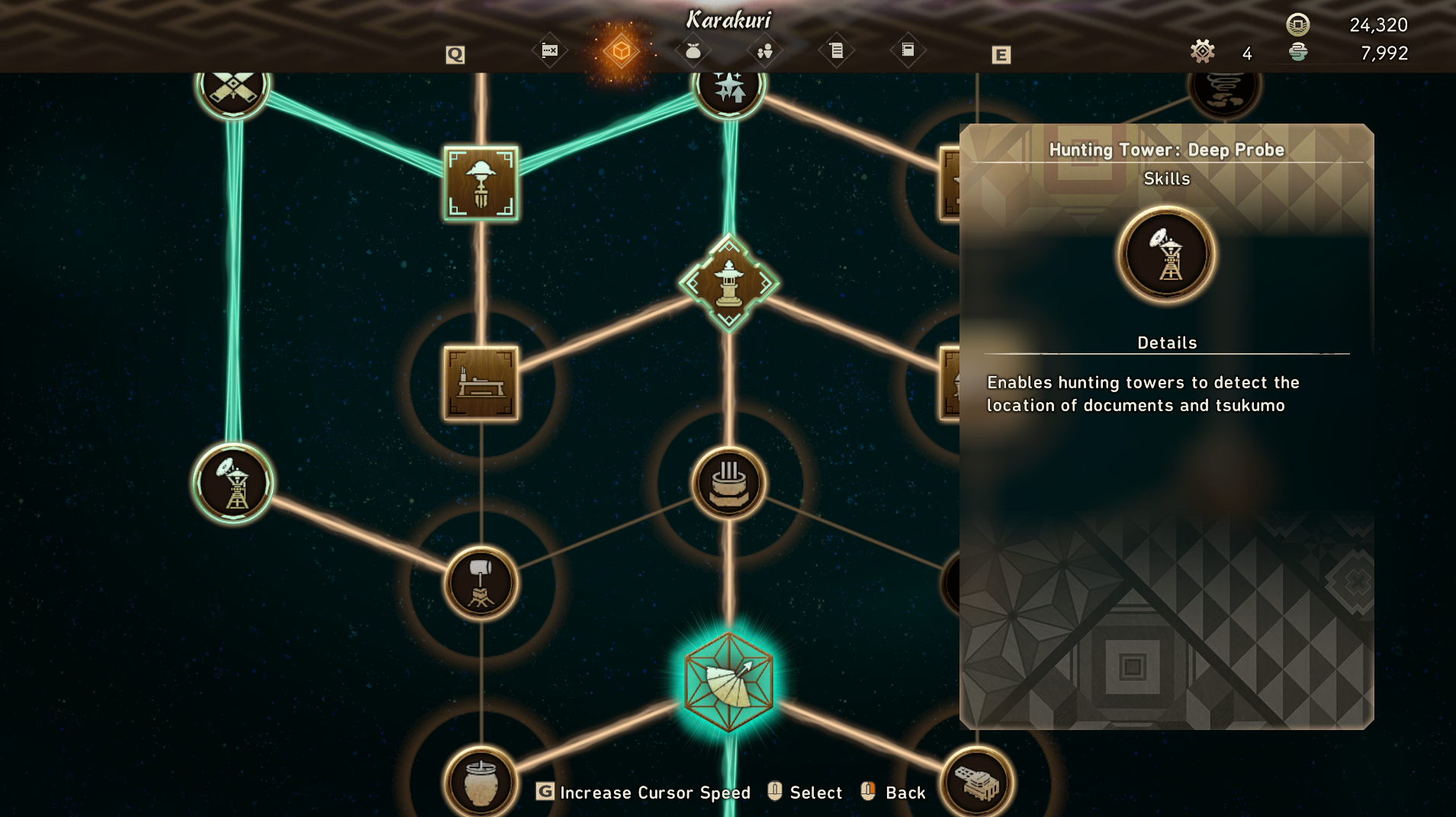Viewport: 1456px width, 817px height.
Task: Choose the clay pot skill node
Action: coord(481,782)
